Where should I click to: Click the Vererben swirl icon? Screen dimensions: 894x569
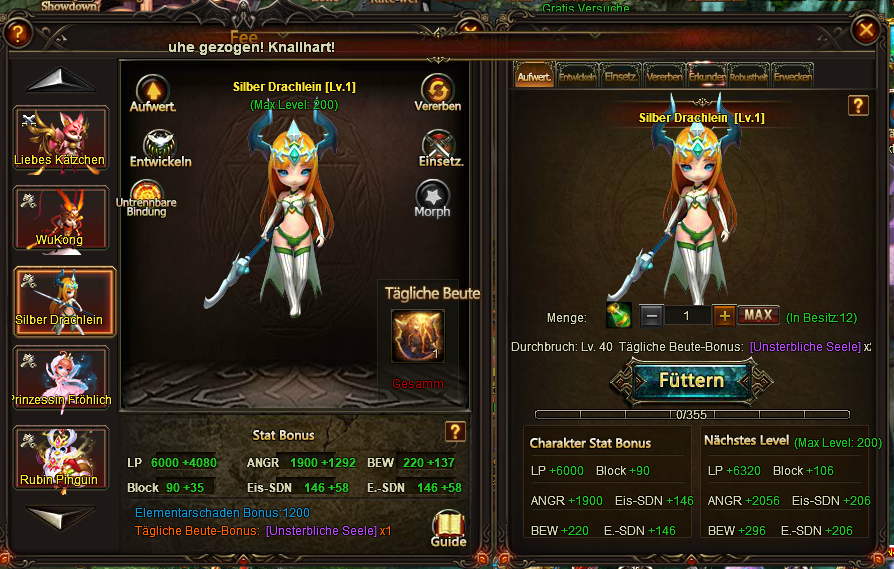pyautogui.click(x=437, y=90)
